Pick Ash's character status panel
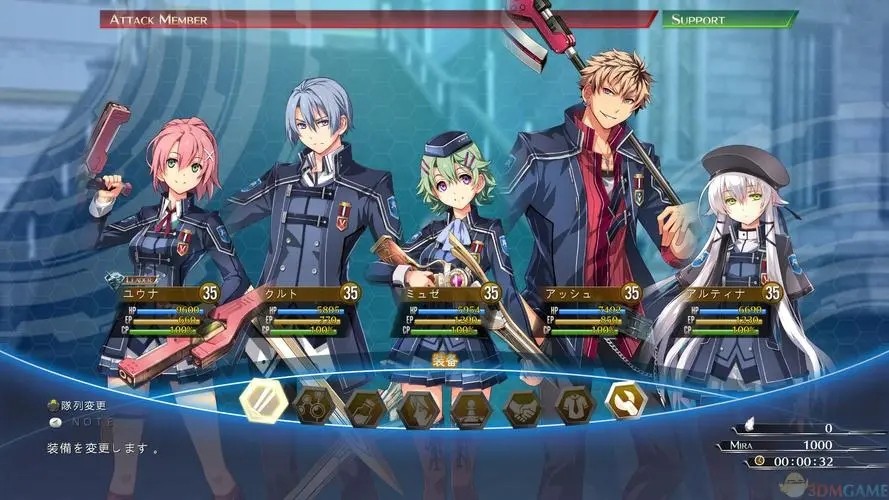 coord(584,311)
